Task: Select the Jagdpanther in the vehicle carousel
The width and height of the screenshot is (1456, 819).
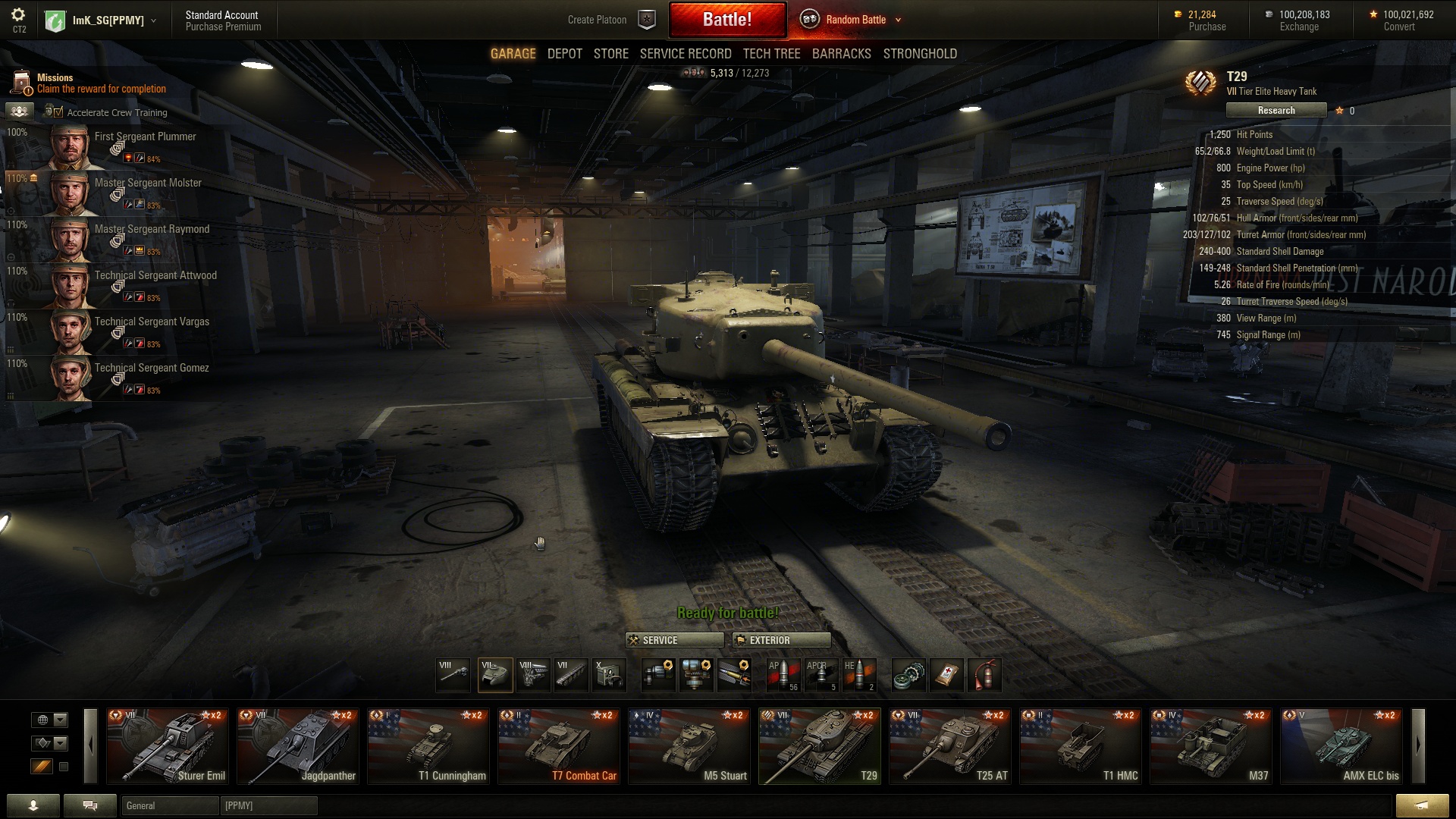Action: click(x=297, y=746)
